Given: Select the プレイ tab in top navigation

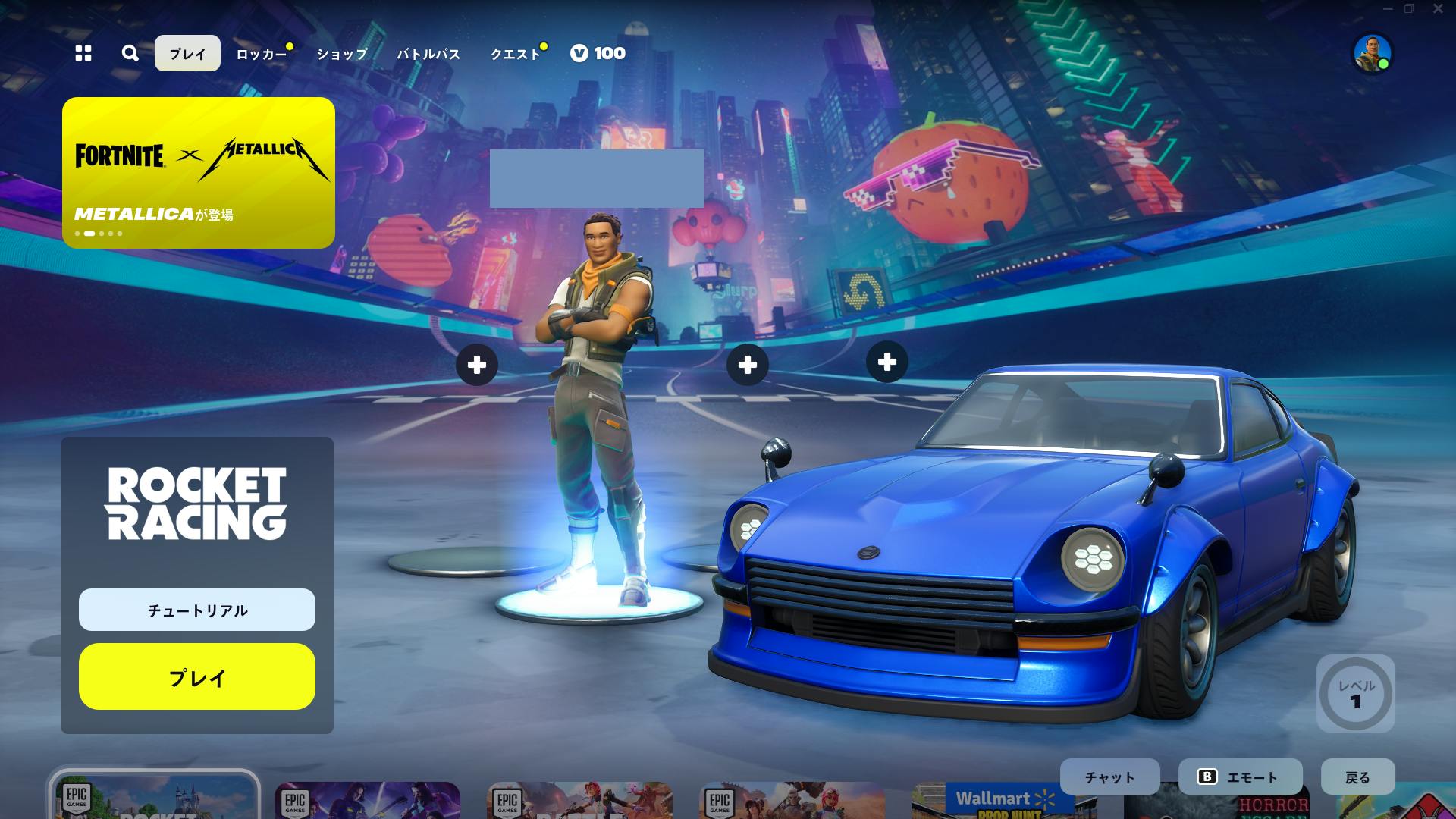Looking at the screenshot, I should tap(187, 54).
